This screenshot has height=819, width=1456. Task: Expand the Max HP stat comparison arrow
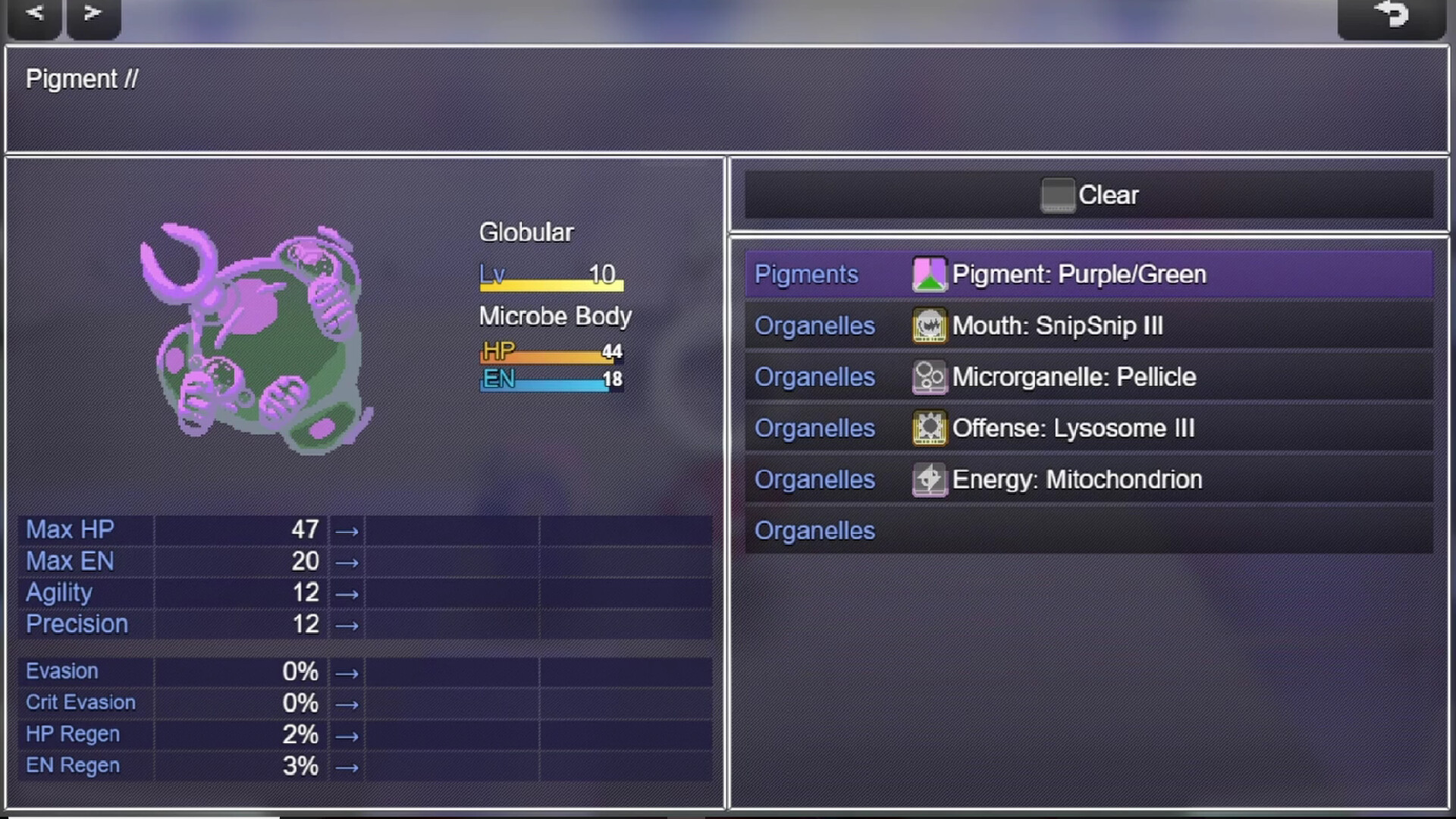tap(347, 530)
